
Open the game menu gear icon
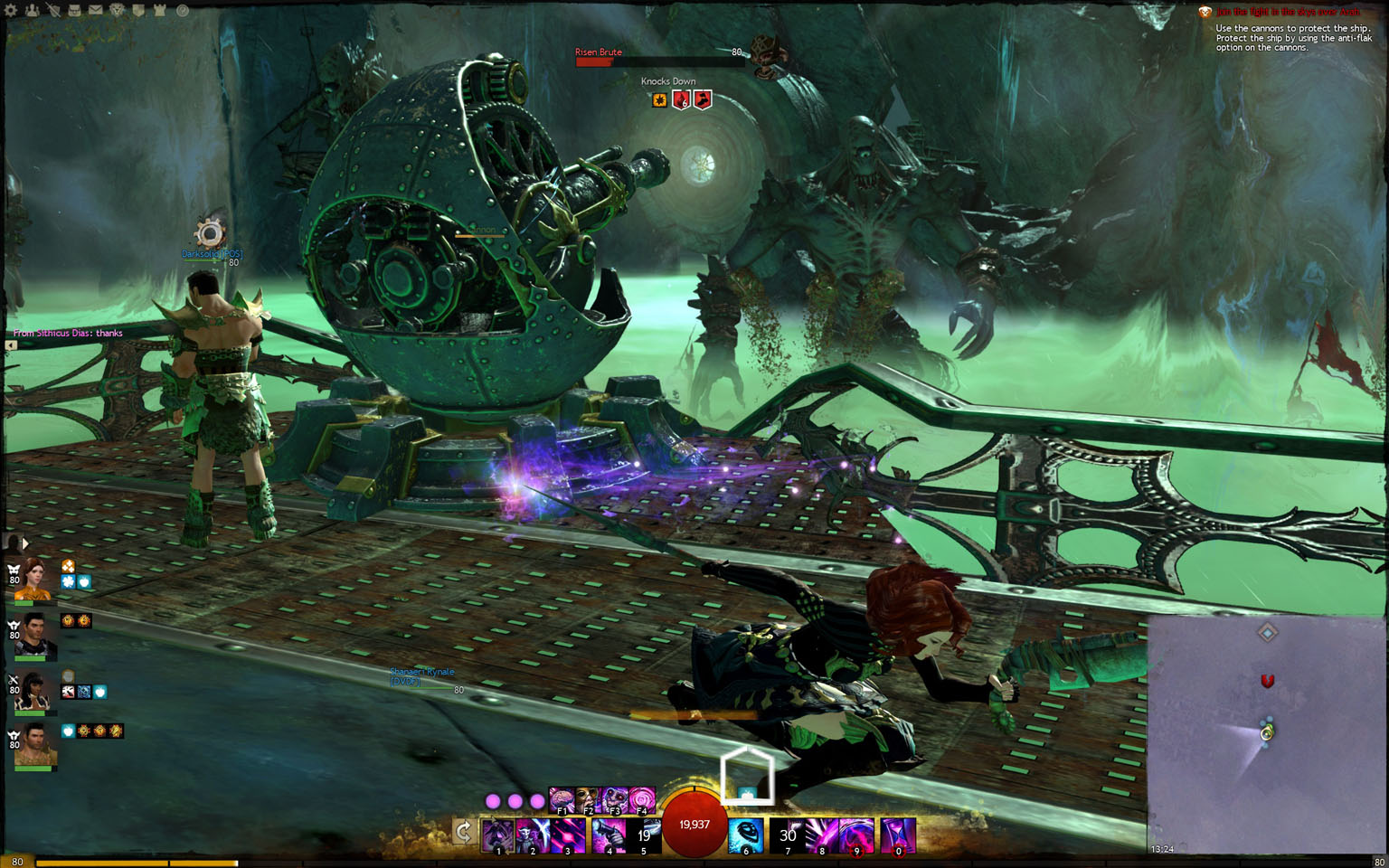point(12,11)
